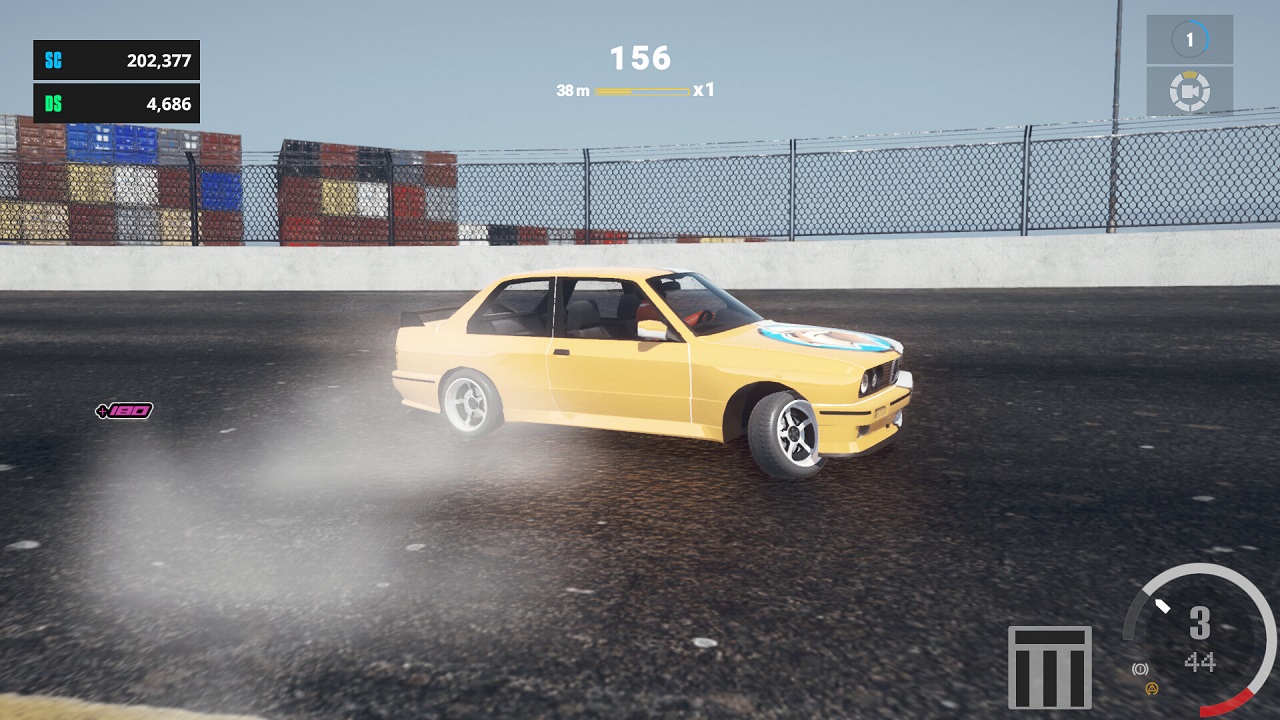Expand the SC score panel
This screenshot has height=720, width=1280.
115,60
